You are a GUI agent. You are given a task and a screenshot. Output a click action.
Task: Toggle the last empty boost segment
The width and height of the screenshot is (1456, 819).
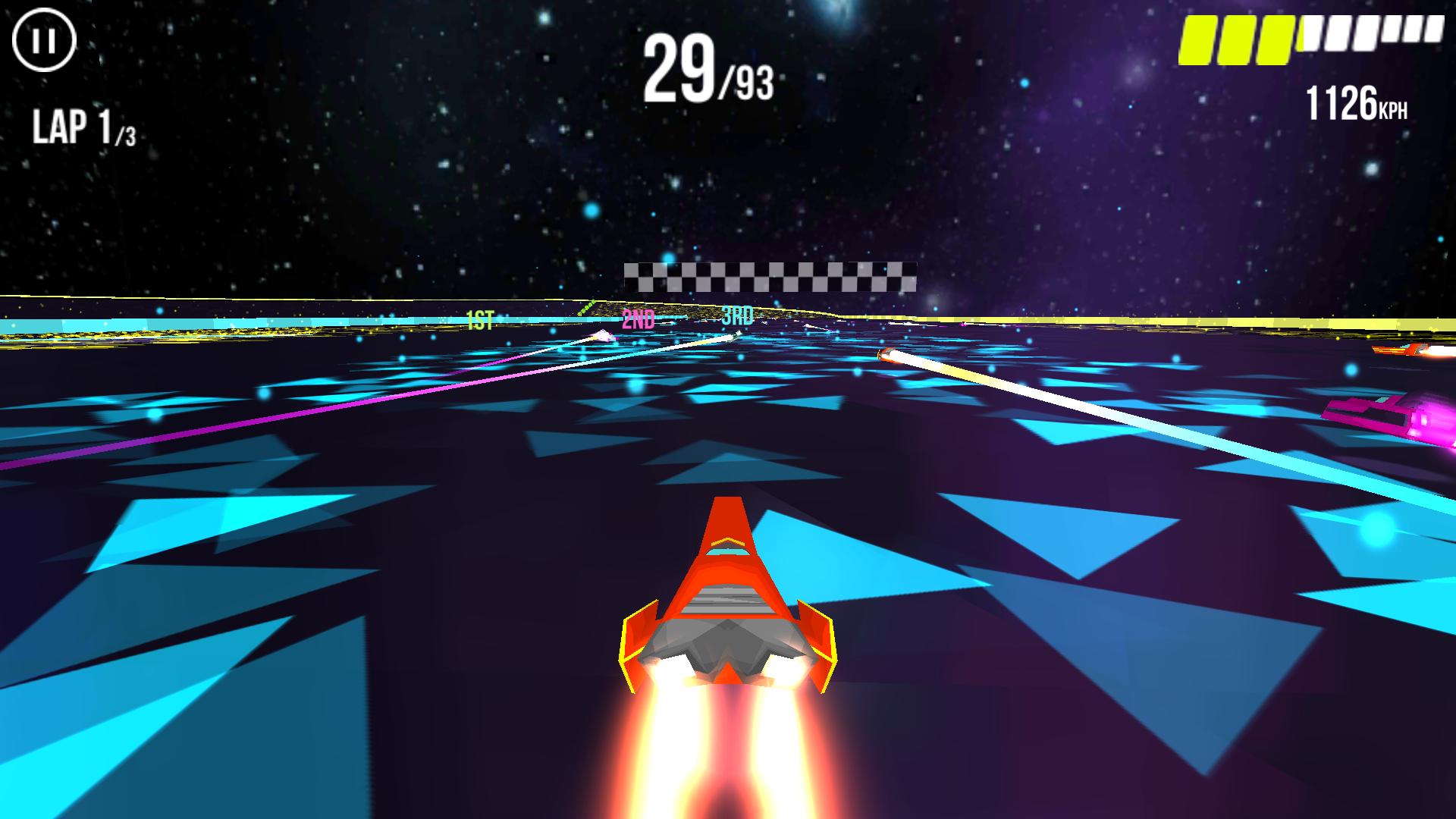coord(1435,34)
